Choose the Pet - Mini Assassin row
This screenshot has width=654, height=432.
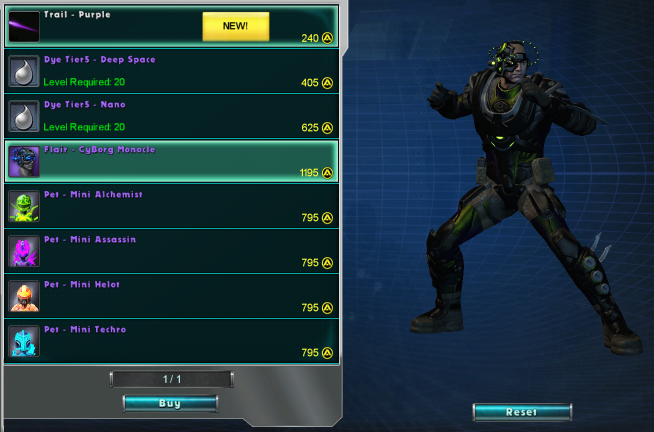click(172, 251)
